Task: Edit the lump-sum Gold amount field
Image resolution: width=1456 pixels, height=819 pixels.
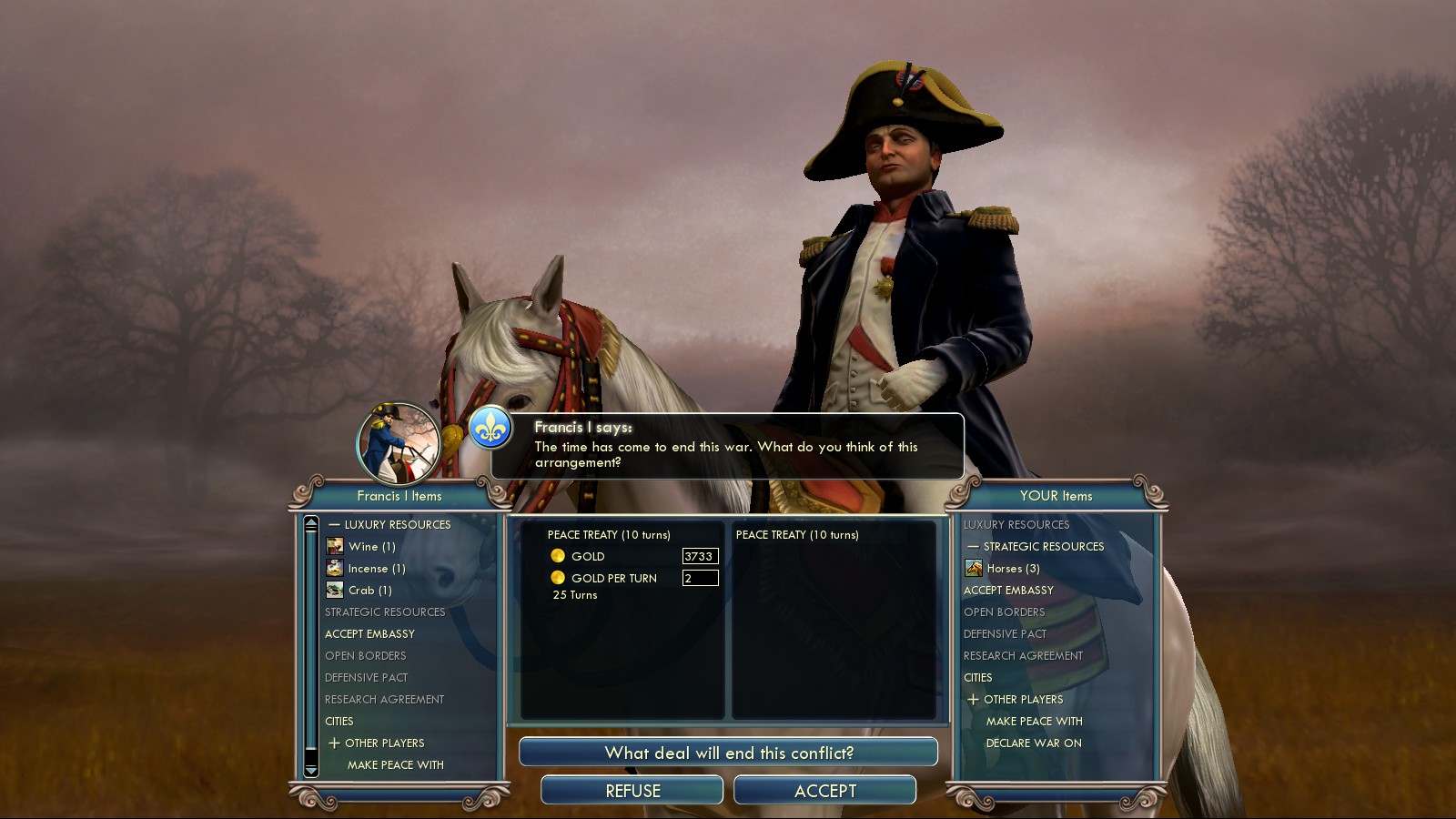Action: 700,556
